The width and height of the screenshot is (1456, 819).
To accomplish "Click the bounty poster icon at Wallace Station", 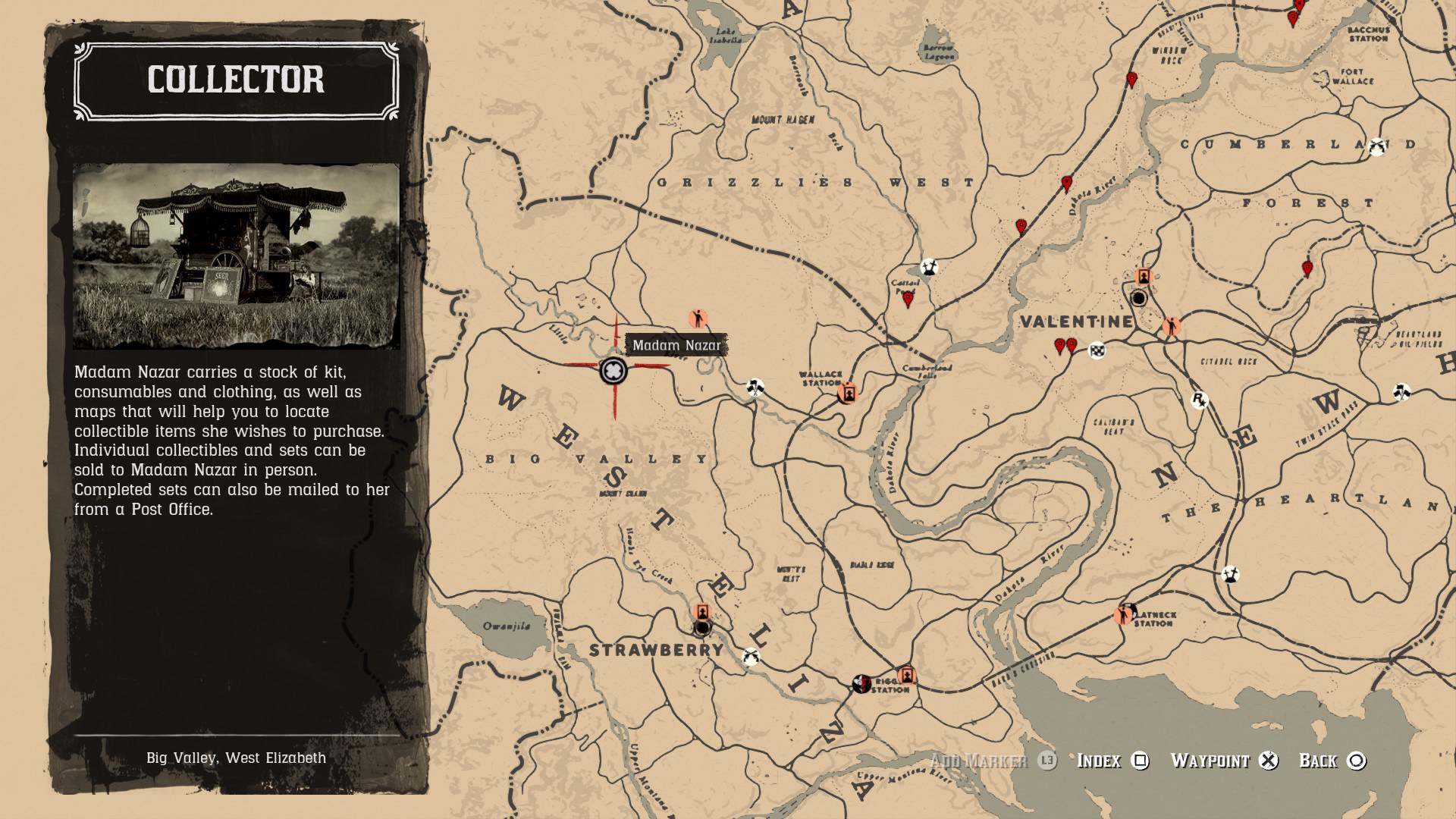I will pyautogui.click(x=849, y=395).
